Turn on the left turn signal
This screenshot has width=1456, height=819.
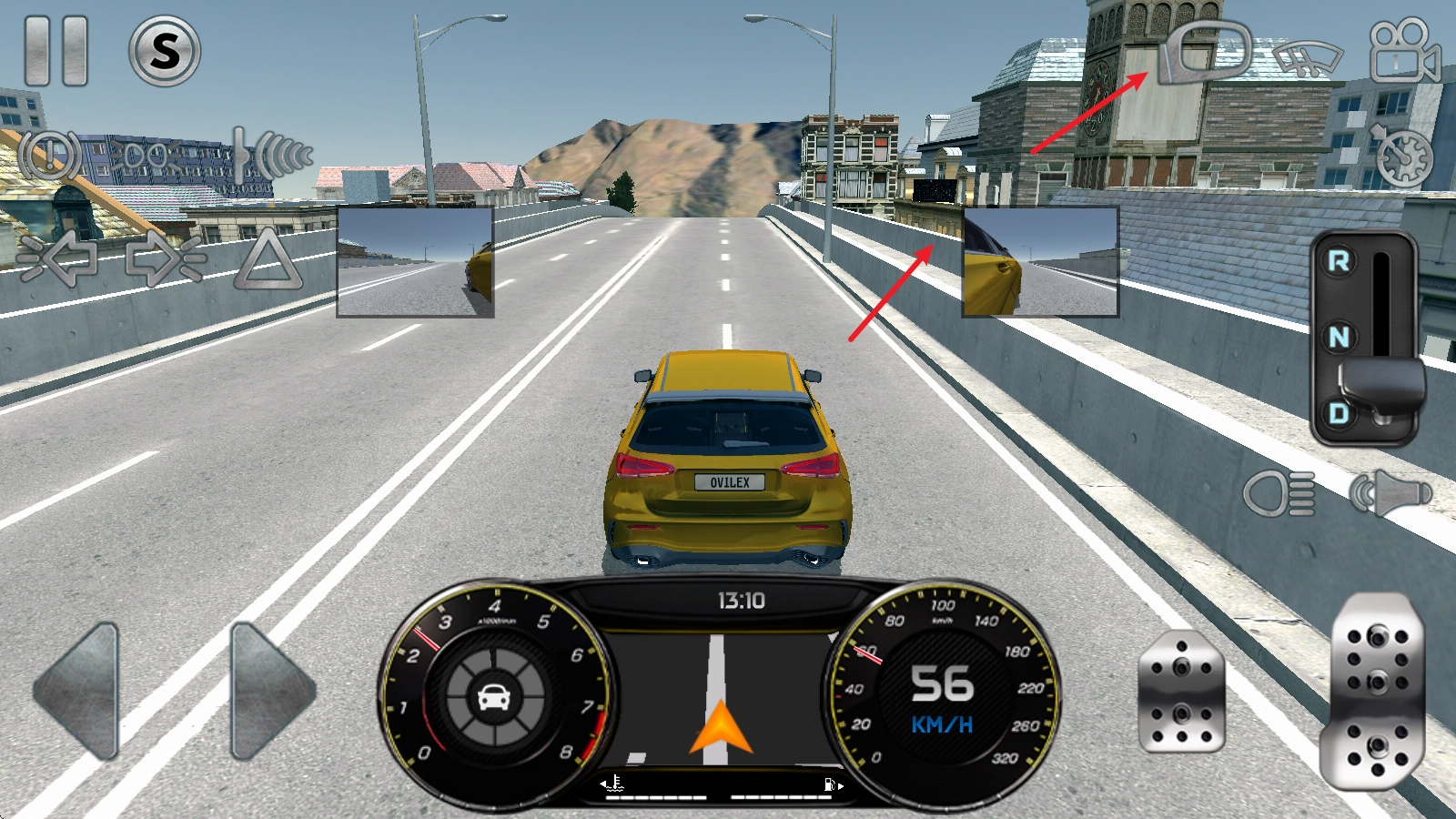point(58,259)
